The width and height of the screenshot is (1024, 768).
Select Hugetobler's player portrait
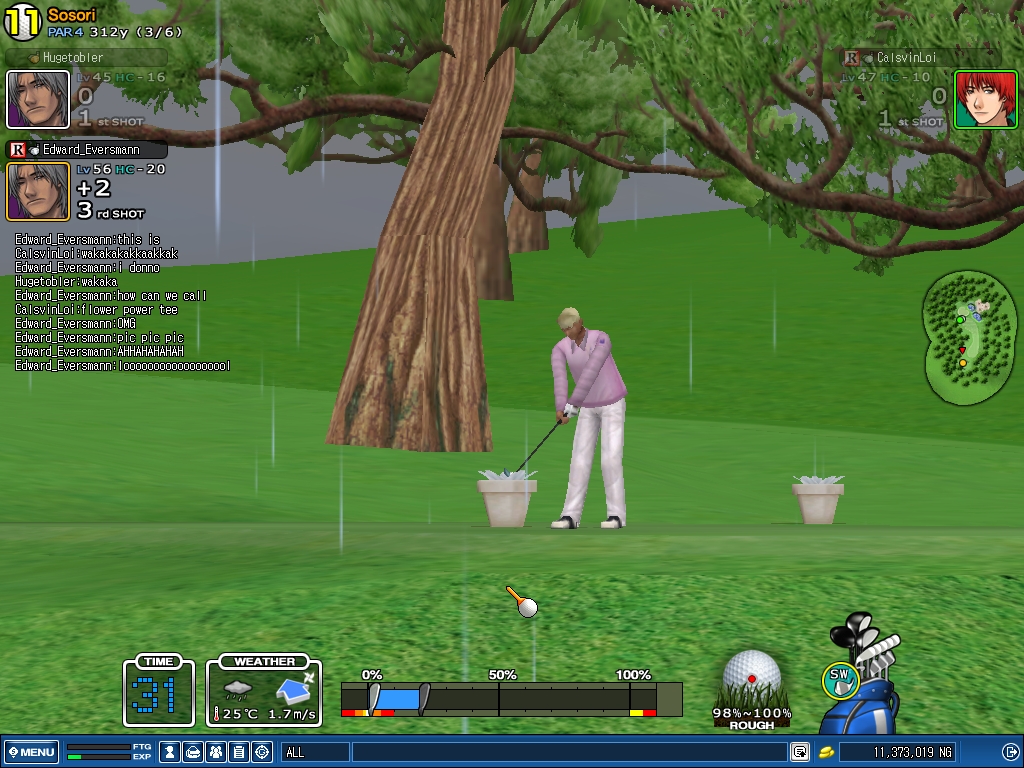click(x=38, y=100)
